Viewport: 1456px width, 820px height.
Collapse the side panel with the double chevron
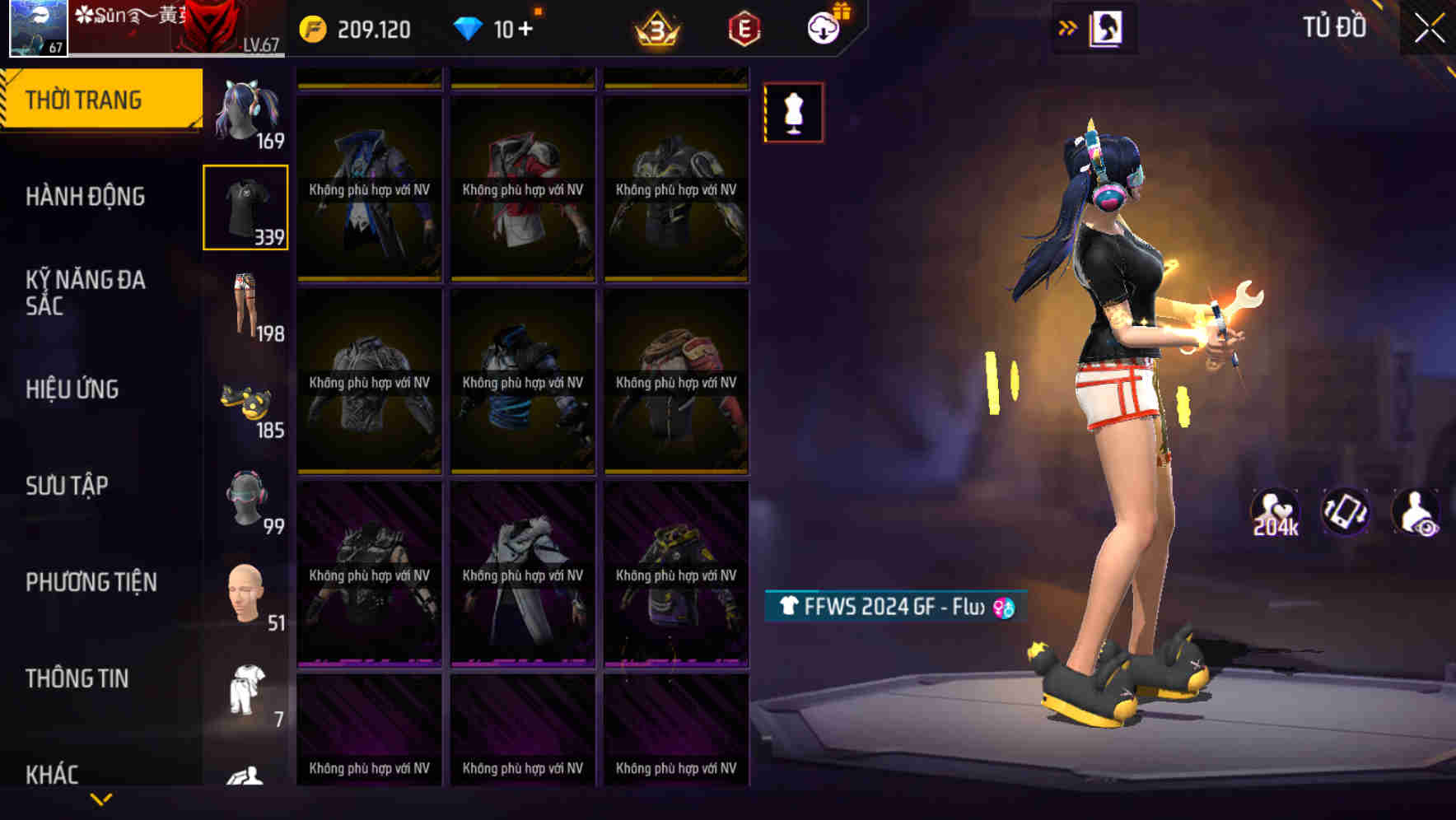1068,27
